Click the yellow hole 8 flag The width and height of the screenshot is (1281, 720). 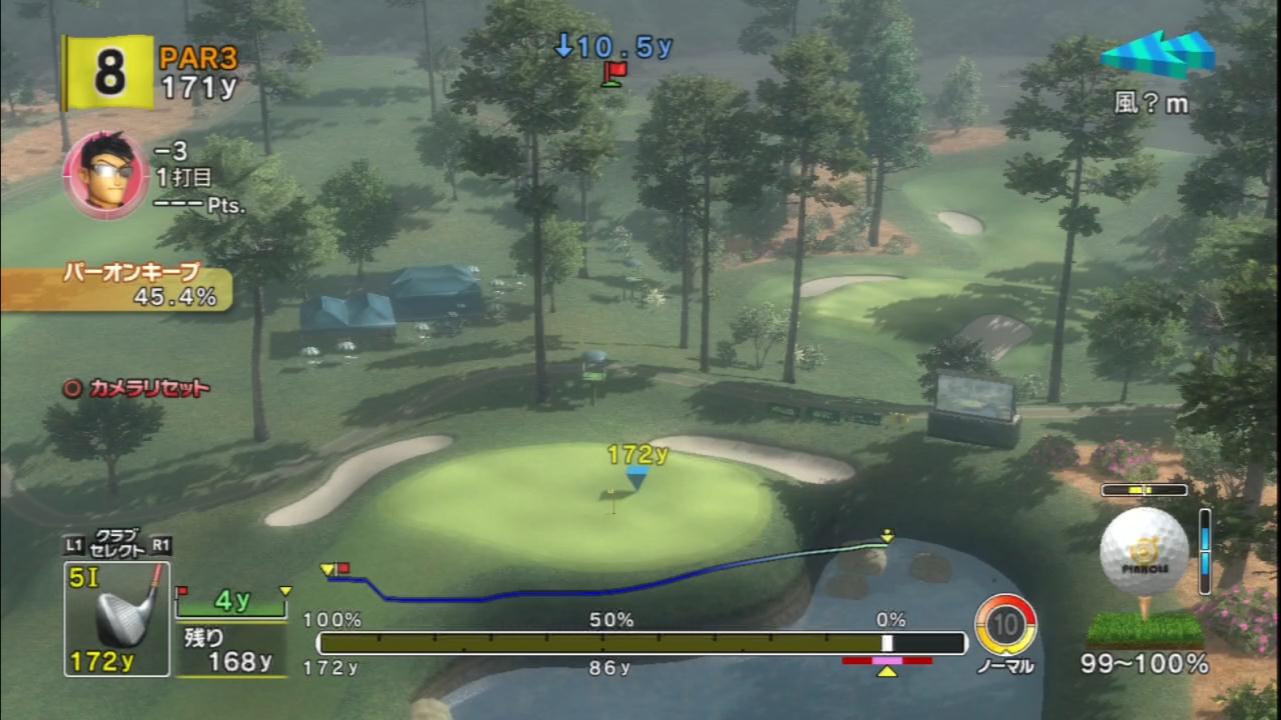click(x=109, y=72)
